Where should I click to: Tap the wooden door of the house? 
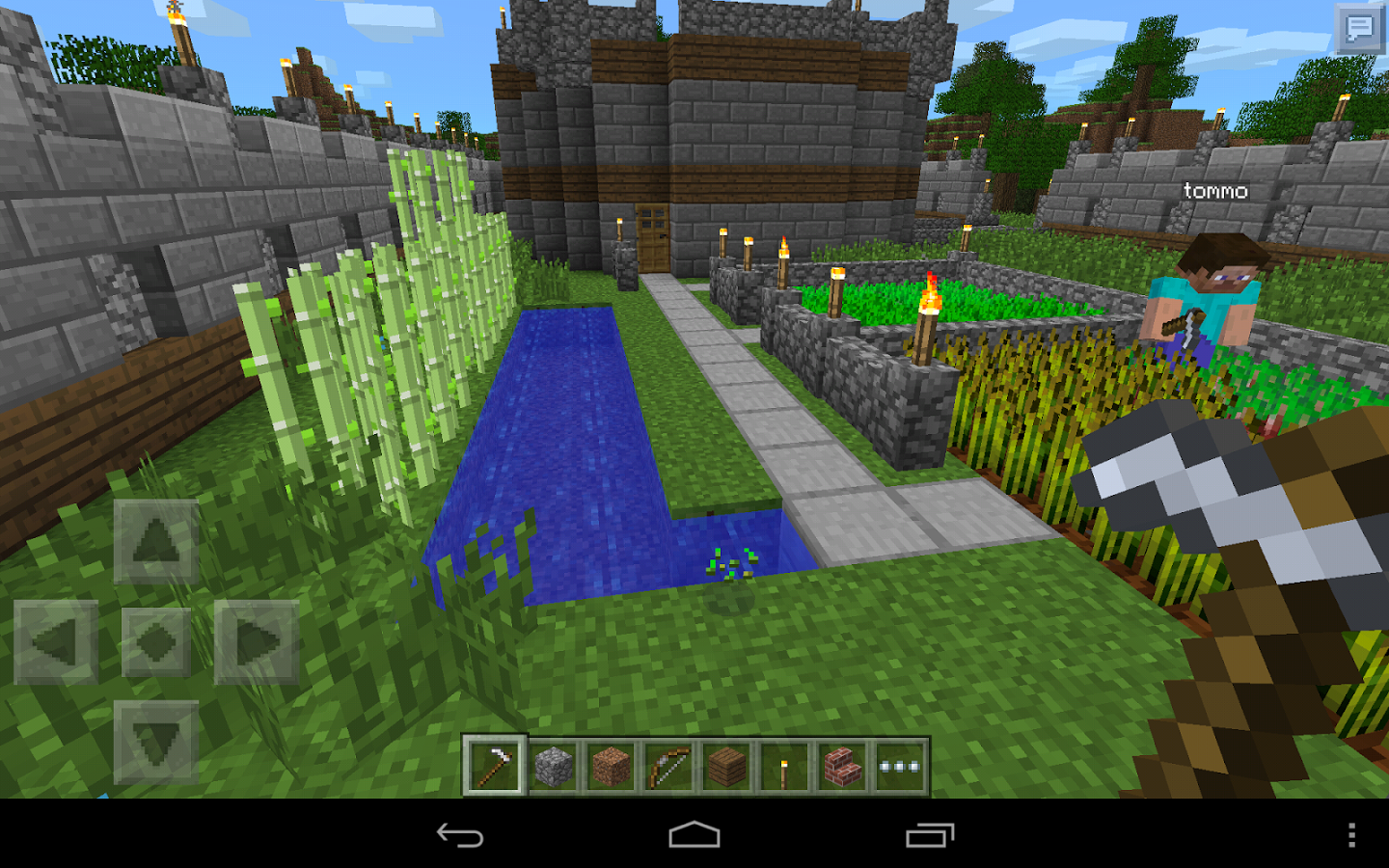652,238
